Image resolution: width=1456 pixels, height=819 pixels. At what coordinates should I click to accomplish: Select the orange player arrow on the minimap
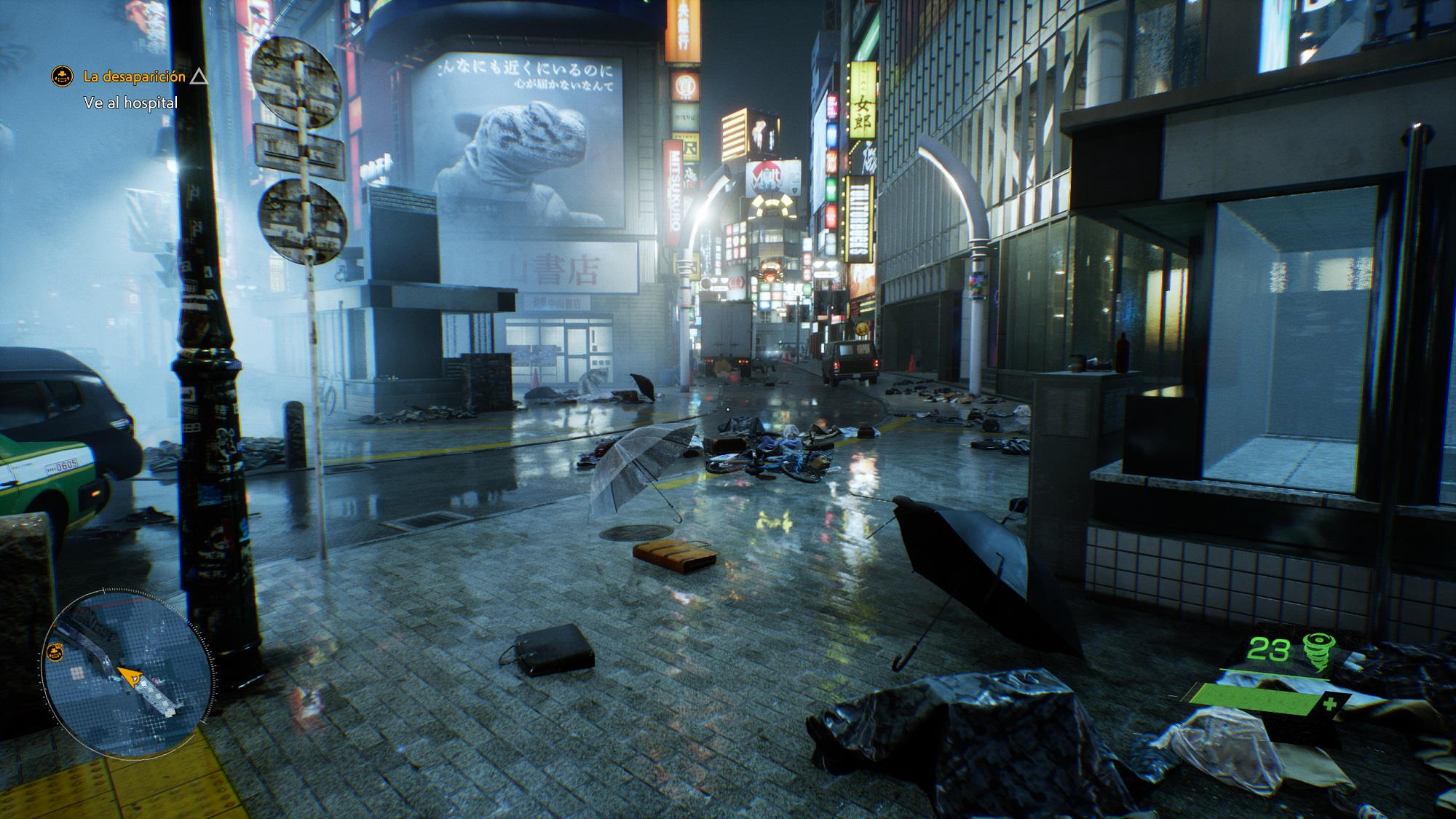point(131,679)
